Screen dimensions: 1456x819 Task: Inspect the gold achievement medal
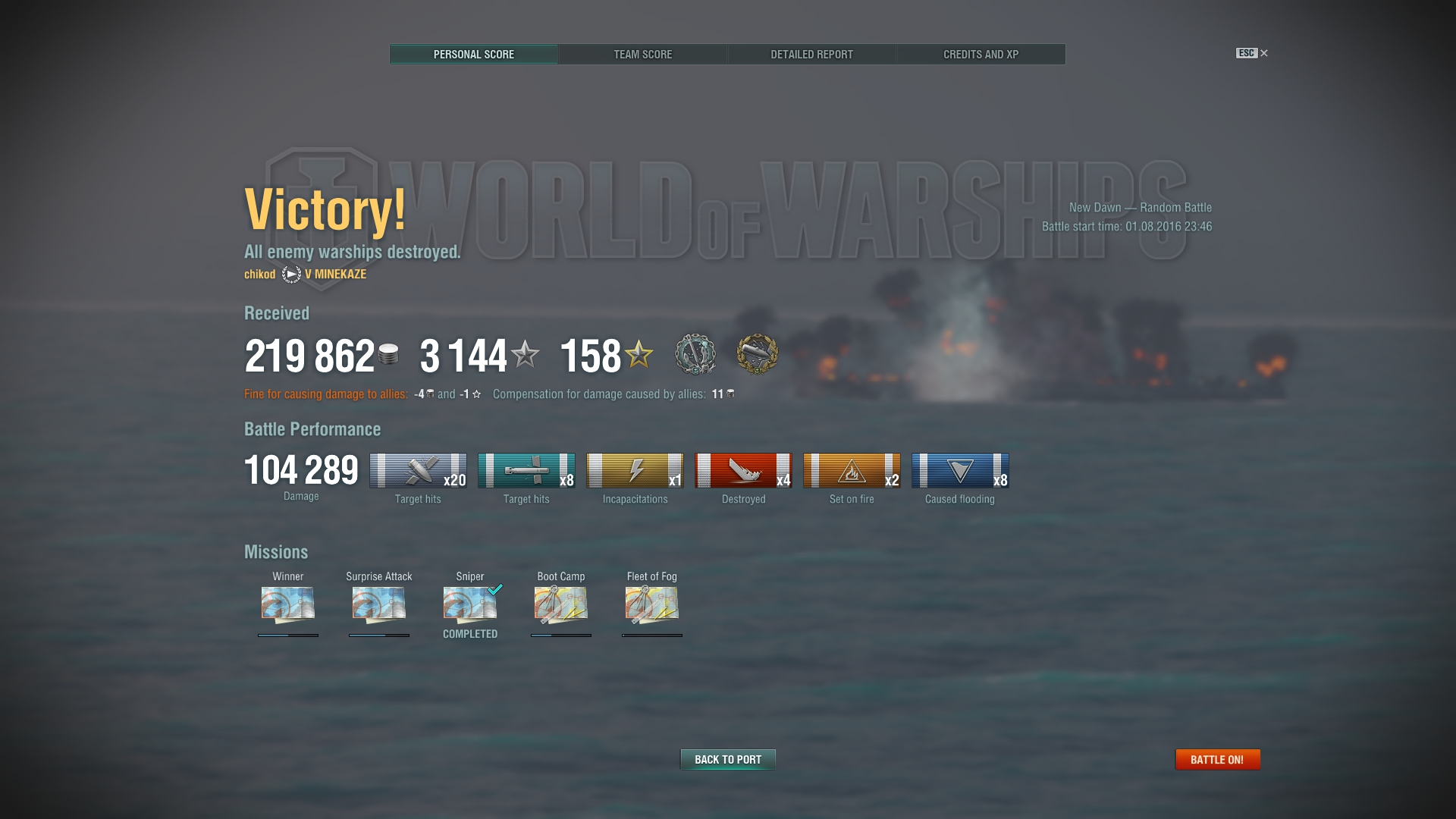click(x=757, y=354)
